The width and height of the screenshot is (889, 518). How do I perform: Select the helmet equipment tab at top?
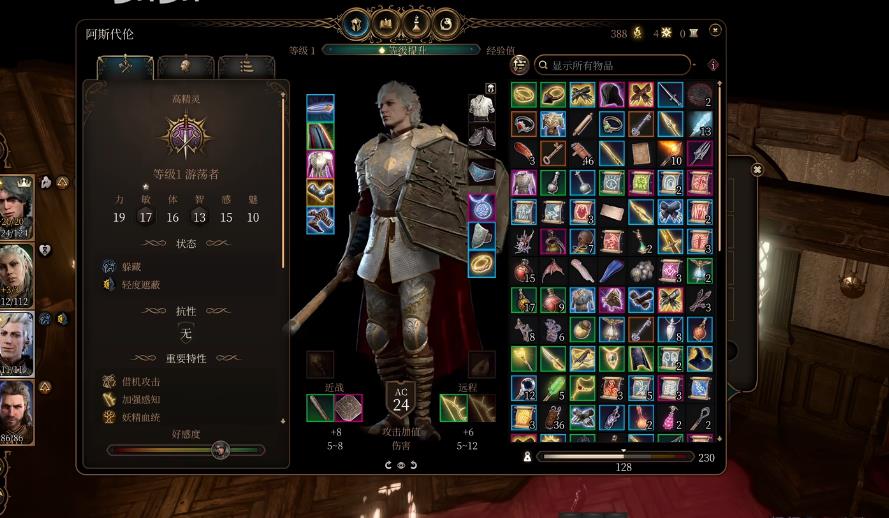click(356, 23)
